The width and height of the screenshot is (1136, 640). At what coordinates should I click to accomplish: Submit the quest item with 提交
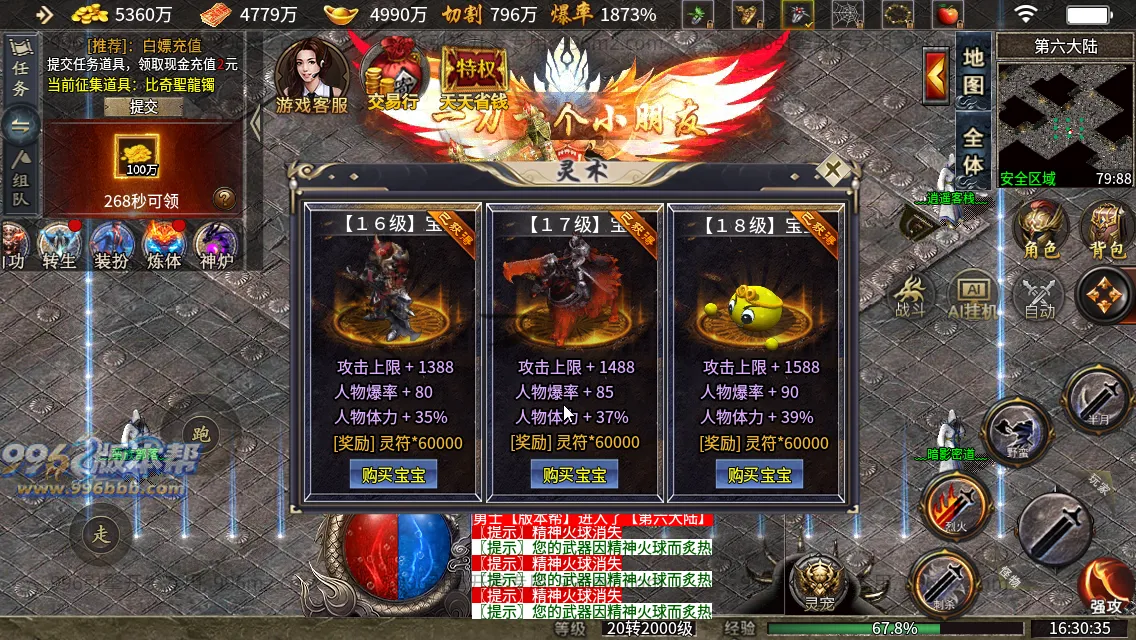click(144, 107)
